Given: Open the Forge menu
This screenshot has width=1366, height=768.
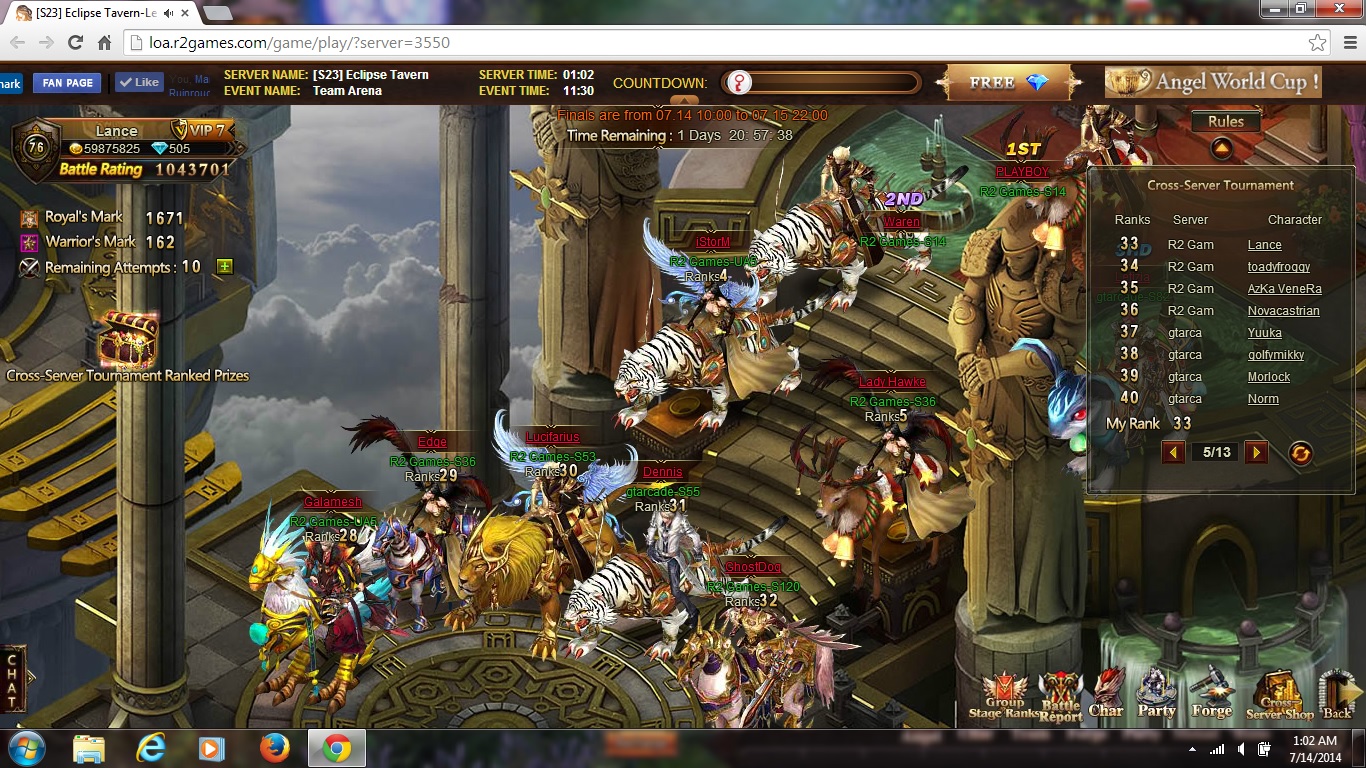Looking at the screenshot, I should click(x=1211, y=695).
